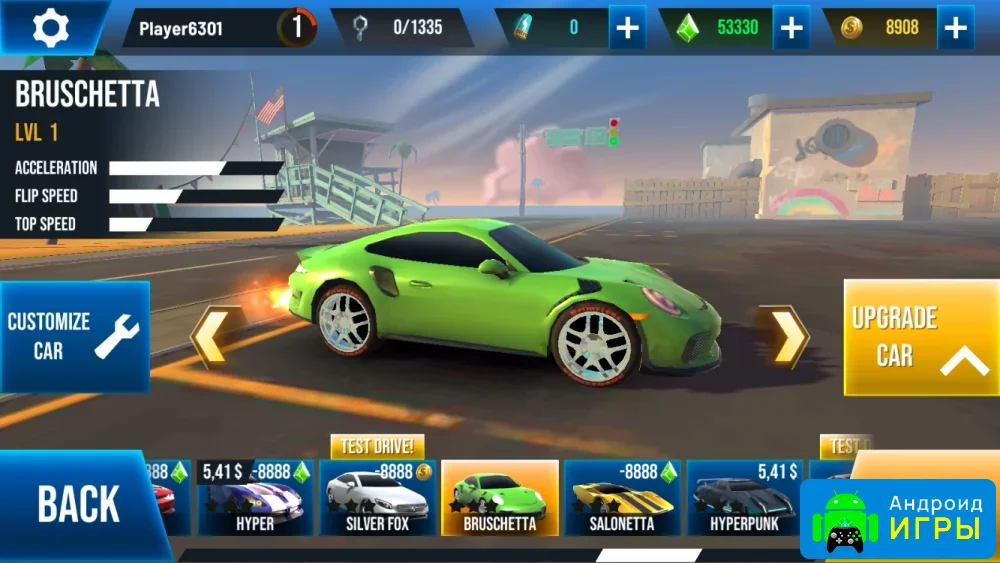Pick the Salonetta car

pyautogui.click(x=622, y=498)
